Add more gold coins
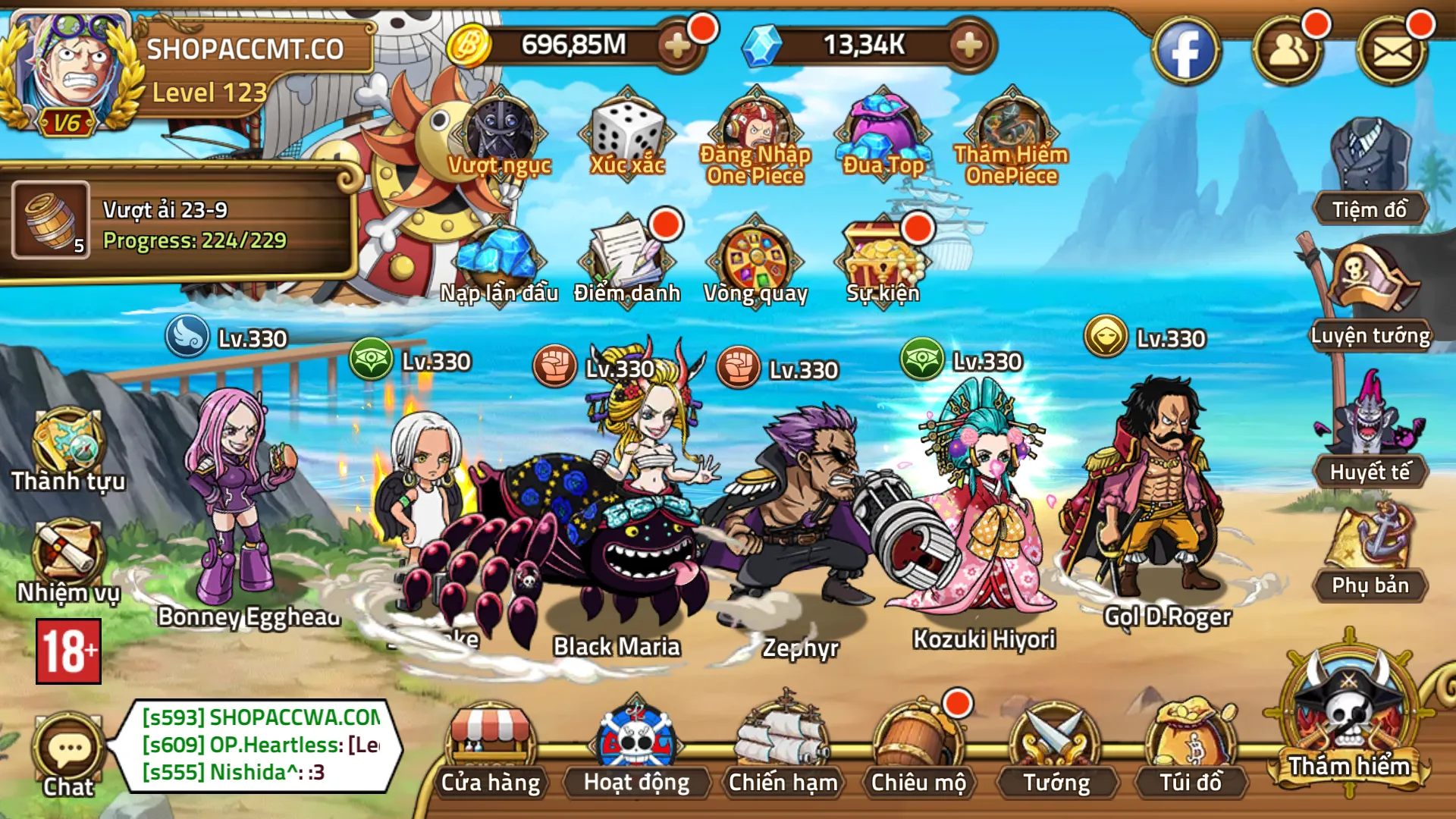 pos(676,45)
